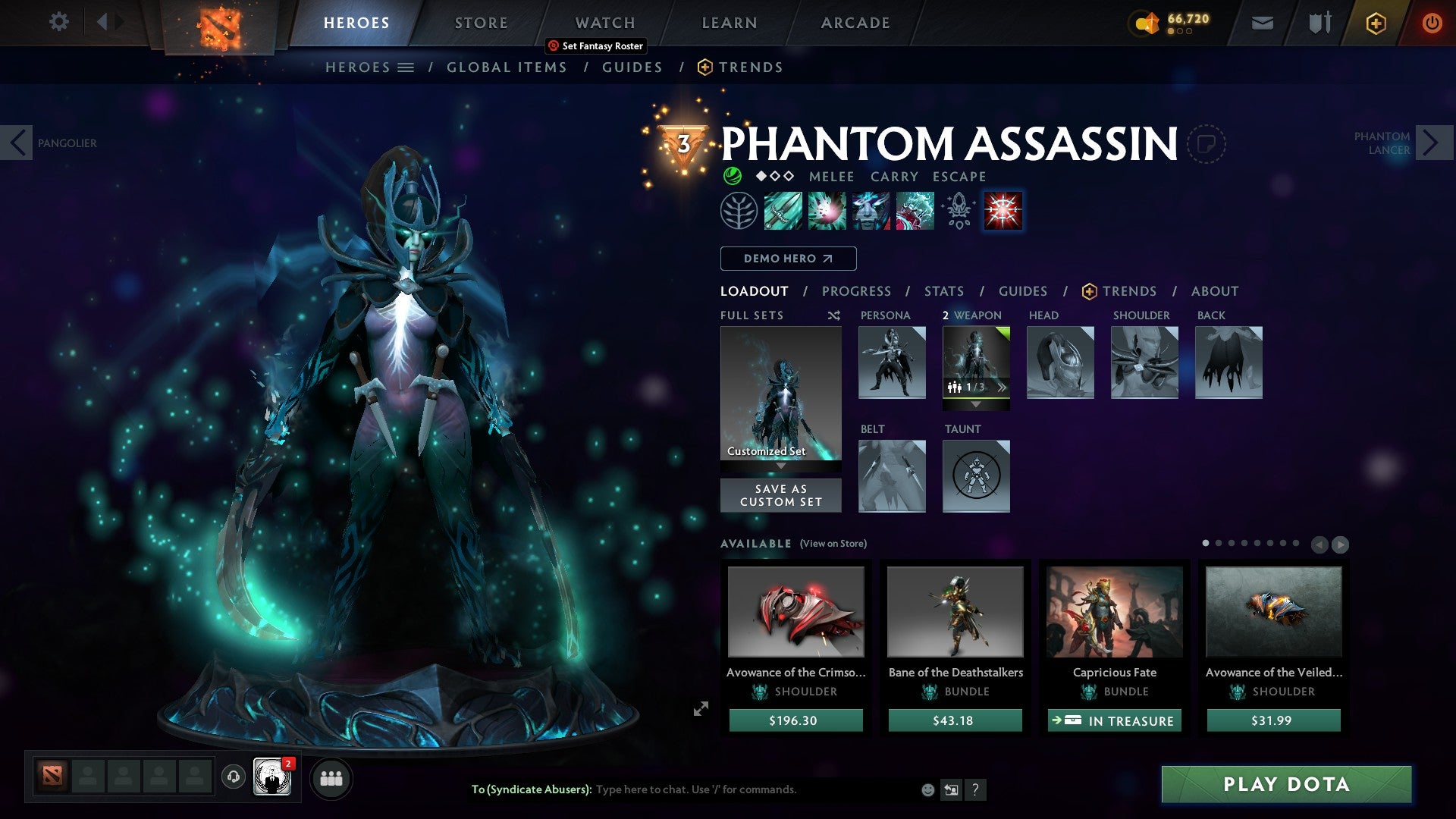Expand the weapon style variants chevron

click(x=1003, y=387)
